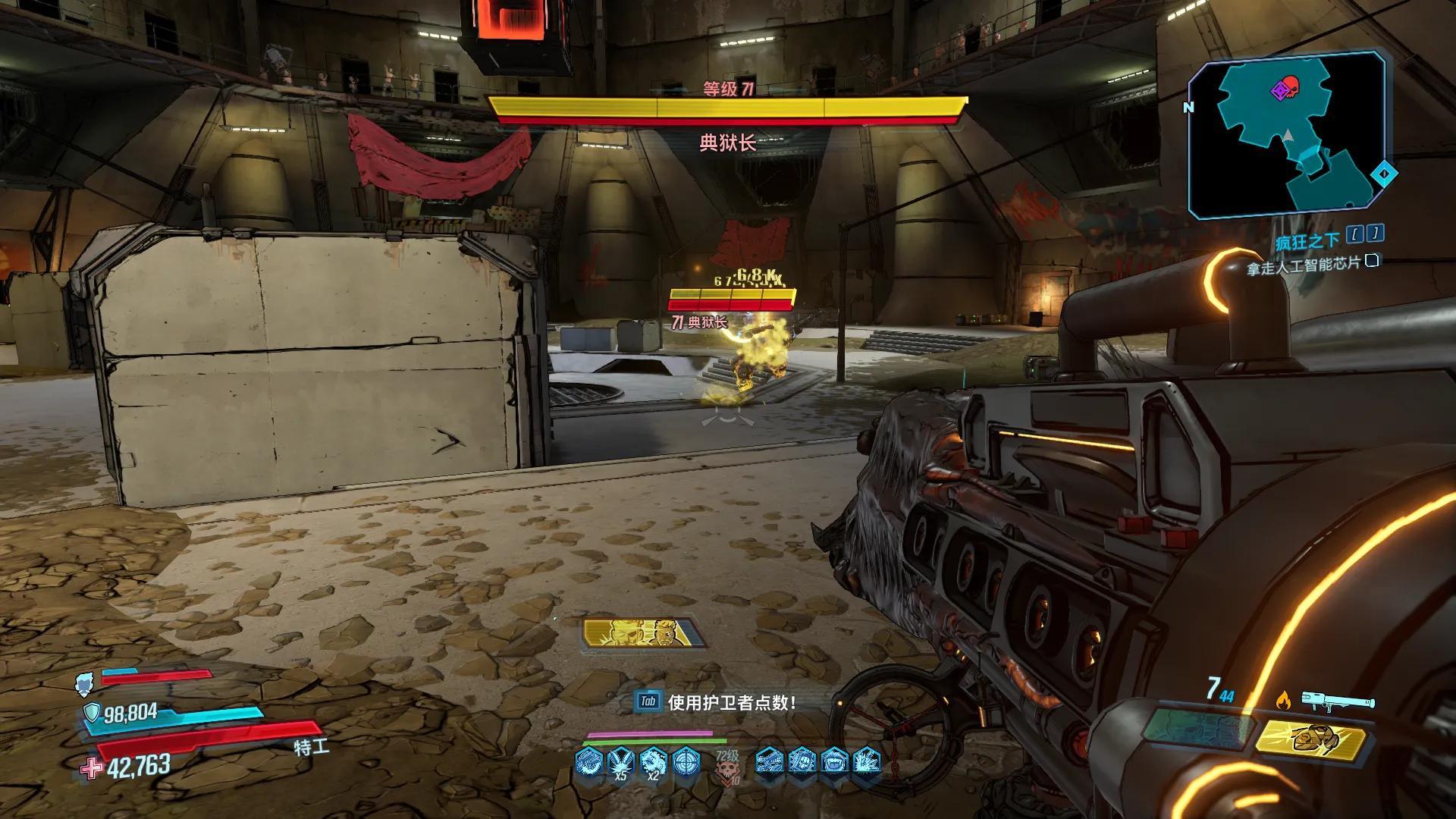
Task: Use the yellow grenade slot
Action: 1310,739
